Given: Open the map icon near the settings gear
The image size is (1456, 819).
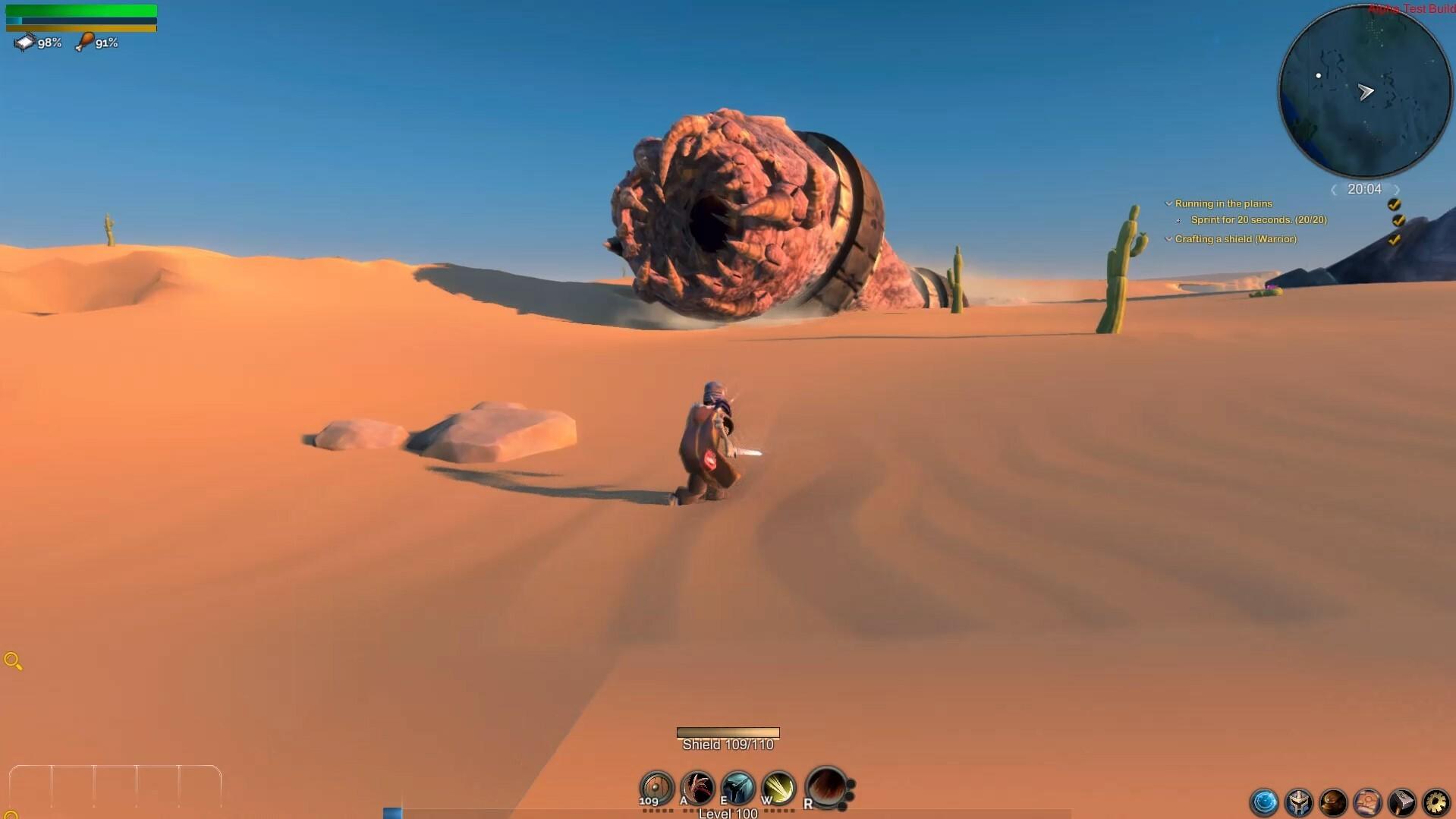Looking at the screenshot, I should point(1367,802).
